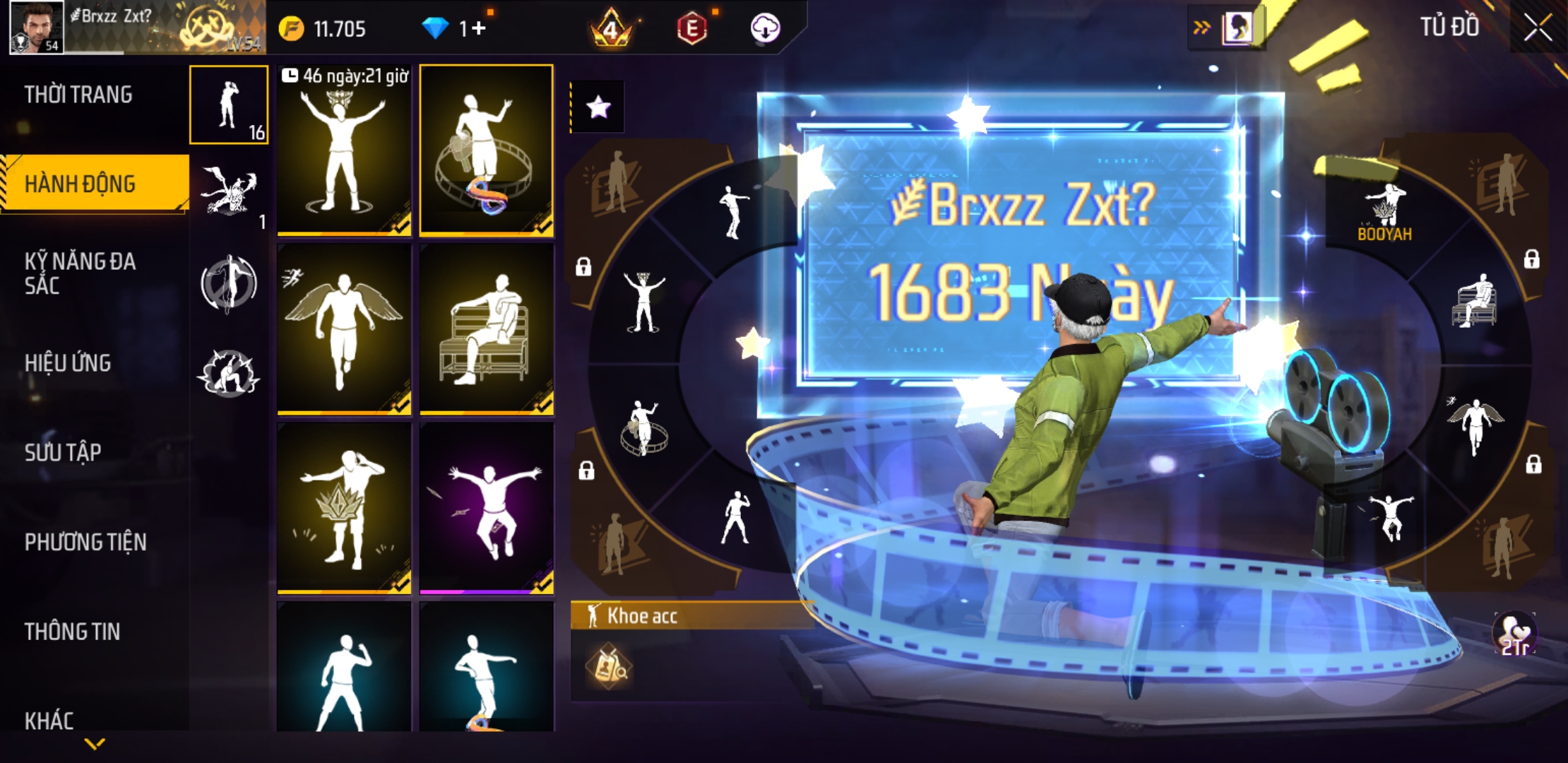
Task: Switch to SƯU TẬP collection
Action: coord(63,452)
